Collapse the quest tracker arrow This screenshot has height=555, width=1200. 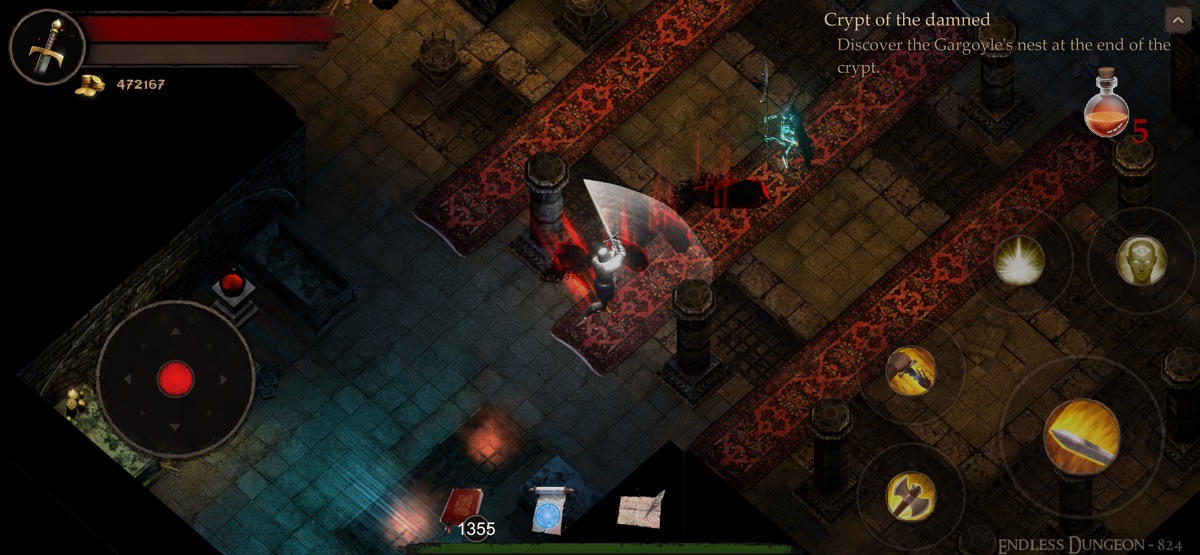point(1176,20)
